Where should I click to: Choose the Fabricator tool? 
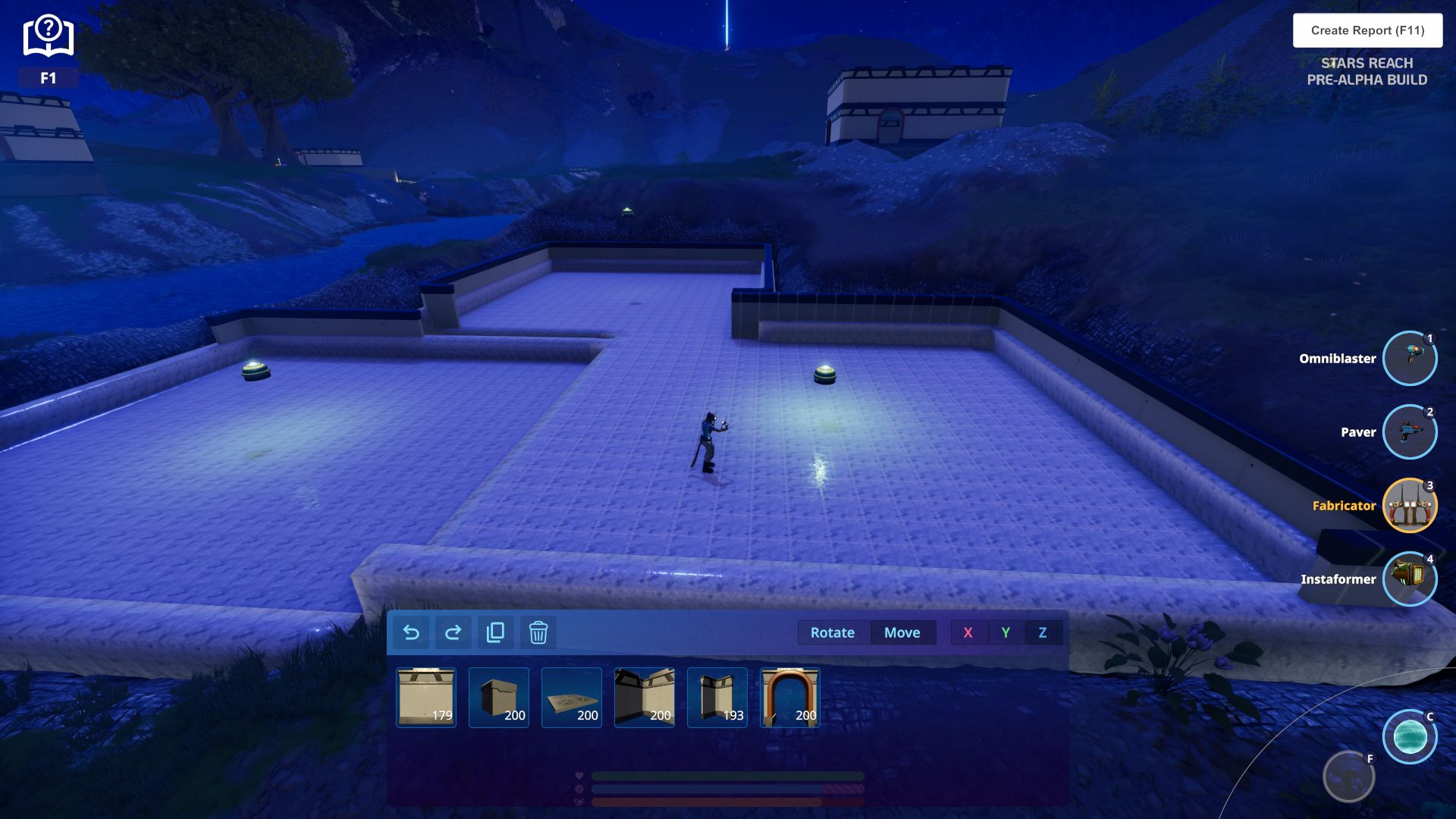click(x=1409, y=505)
